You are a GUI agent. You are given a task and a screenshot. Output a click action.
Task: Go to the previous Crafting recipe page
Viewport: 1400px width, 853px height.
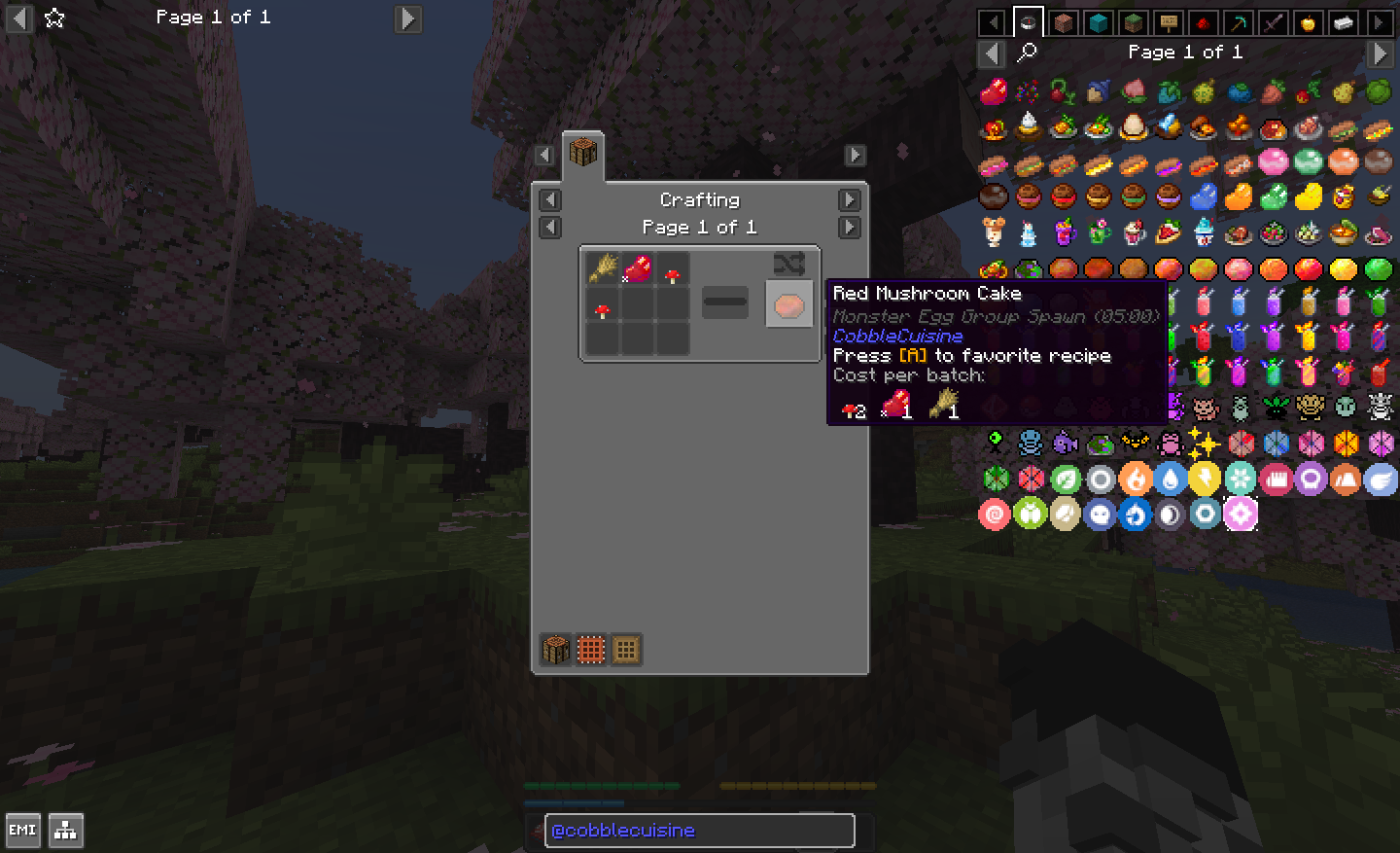pos(550,227)
